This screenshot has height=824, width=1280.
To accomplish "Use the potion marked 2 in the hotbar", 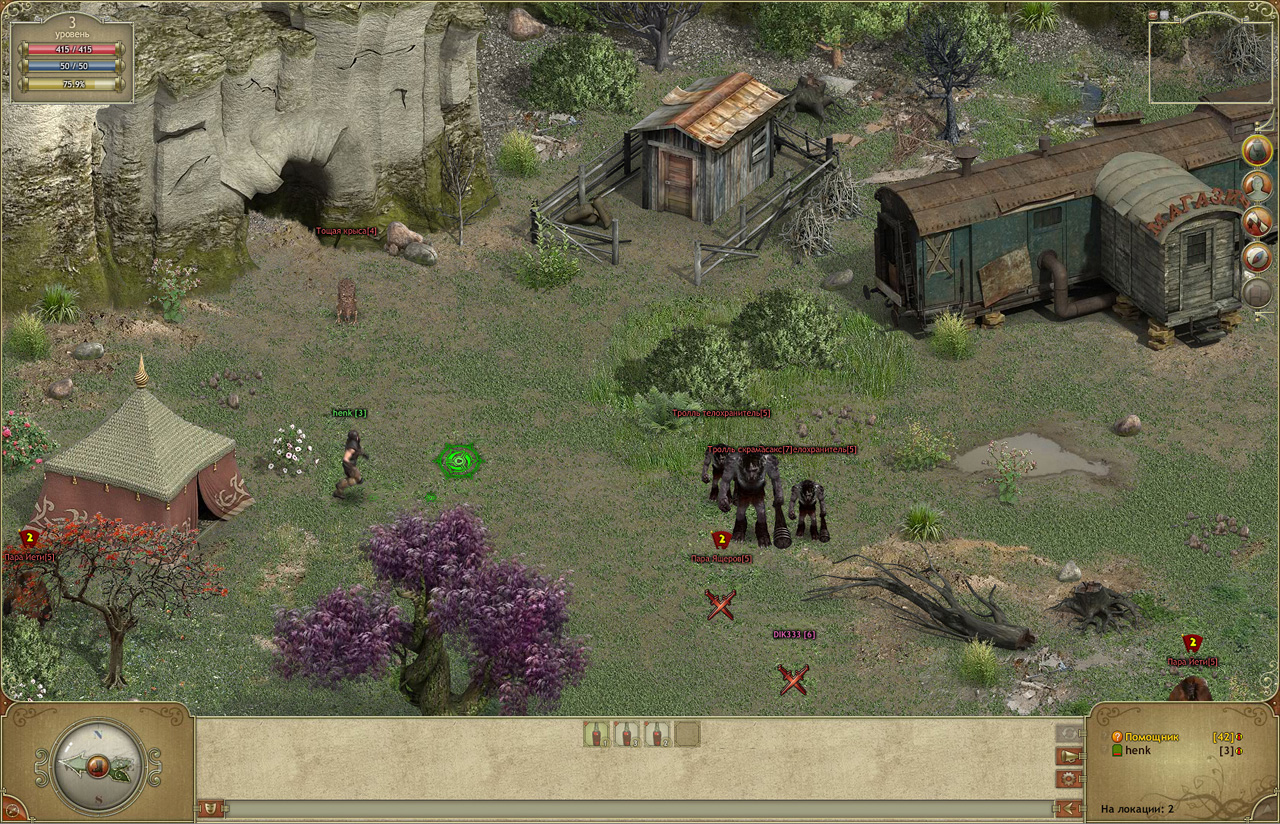I will (x=657, y=734).
